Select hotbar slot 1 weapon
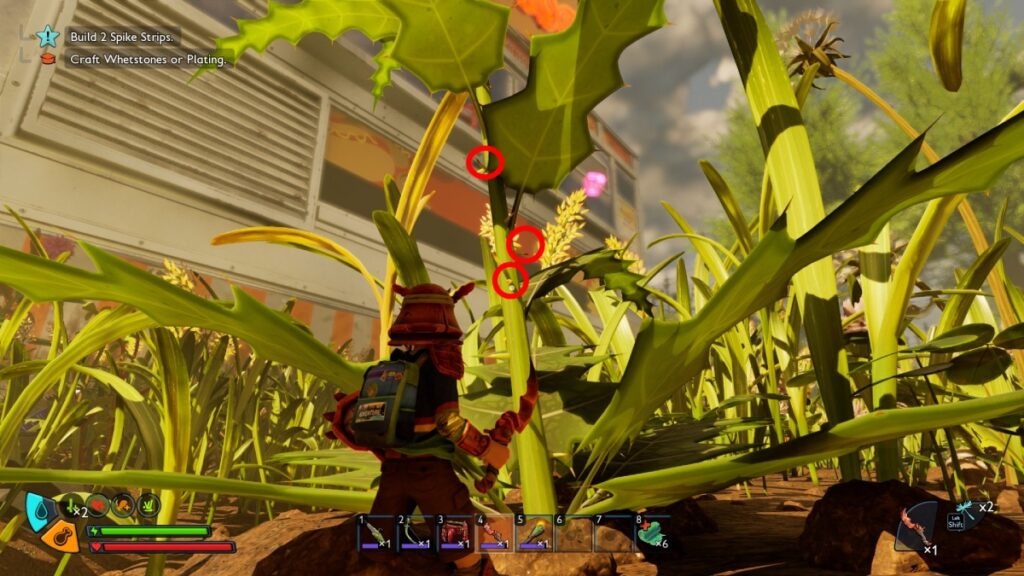The width and height of the screenshot is (1024, 576). coord(376,533)
